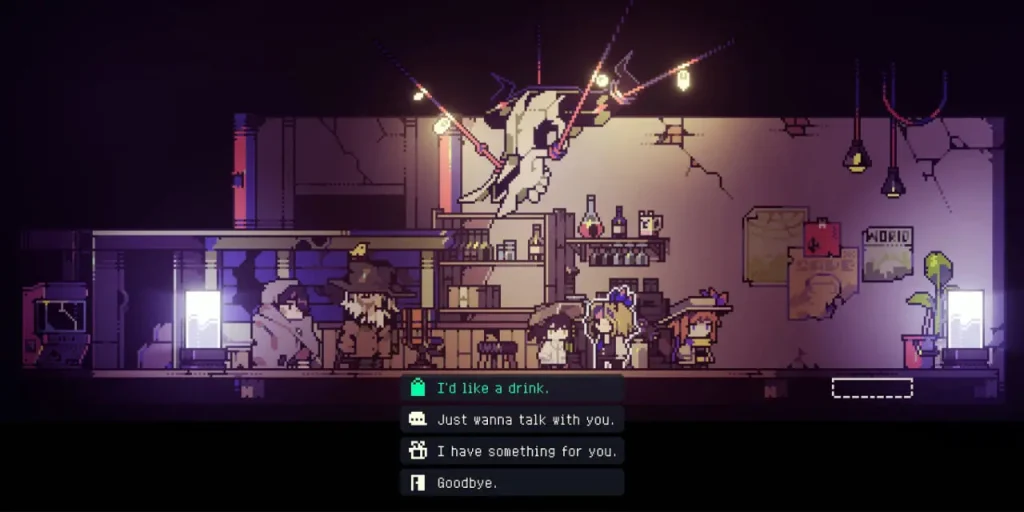Choose the "I'd like a drink." option
This screenshot has height=512, width=1024.
point(512,388)
